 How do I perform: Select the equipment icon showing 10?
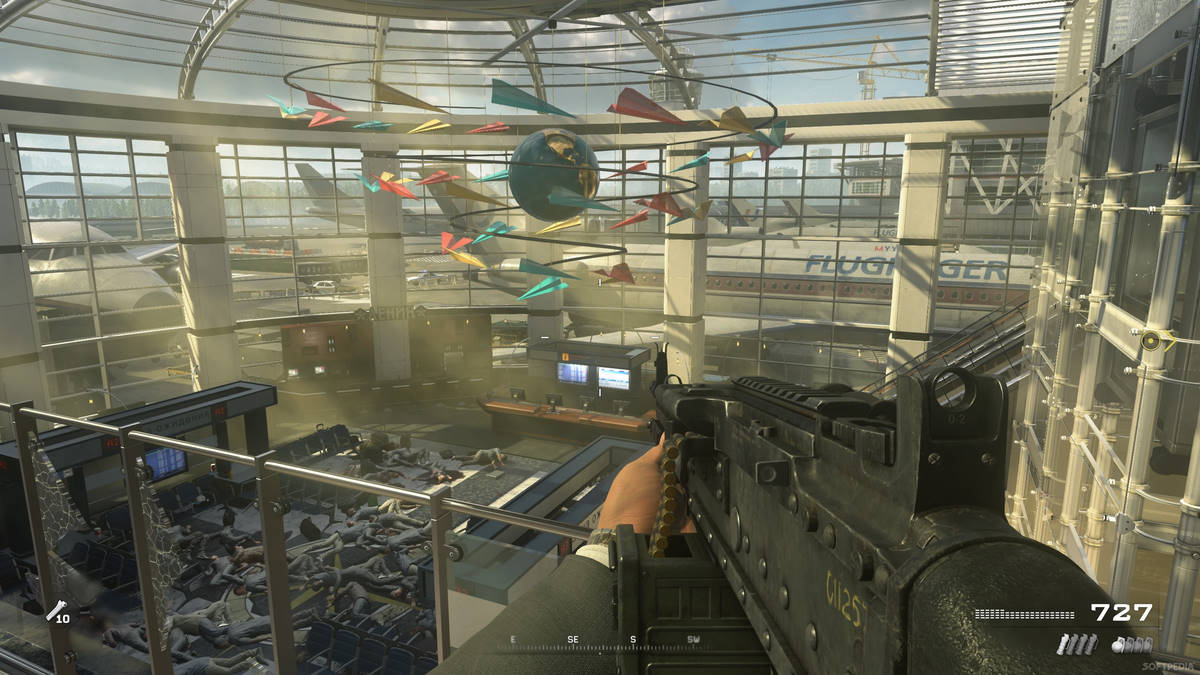[58, 611]
